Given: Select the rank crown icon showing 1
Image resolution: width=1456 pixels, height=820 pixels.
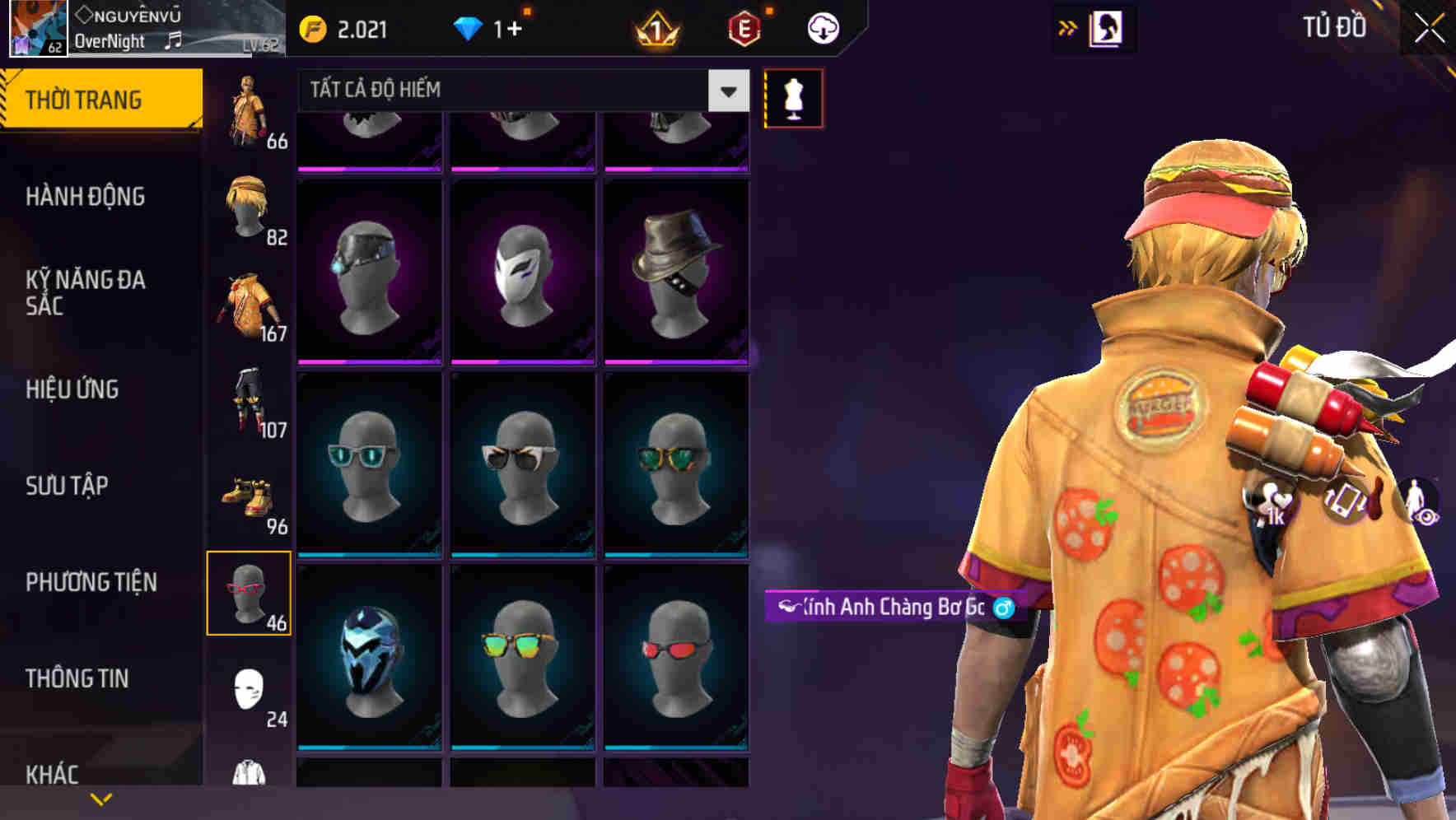Looking at the screenshot, I should pyautogui.click(x=655, y=27).
